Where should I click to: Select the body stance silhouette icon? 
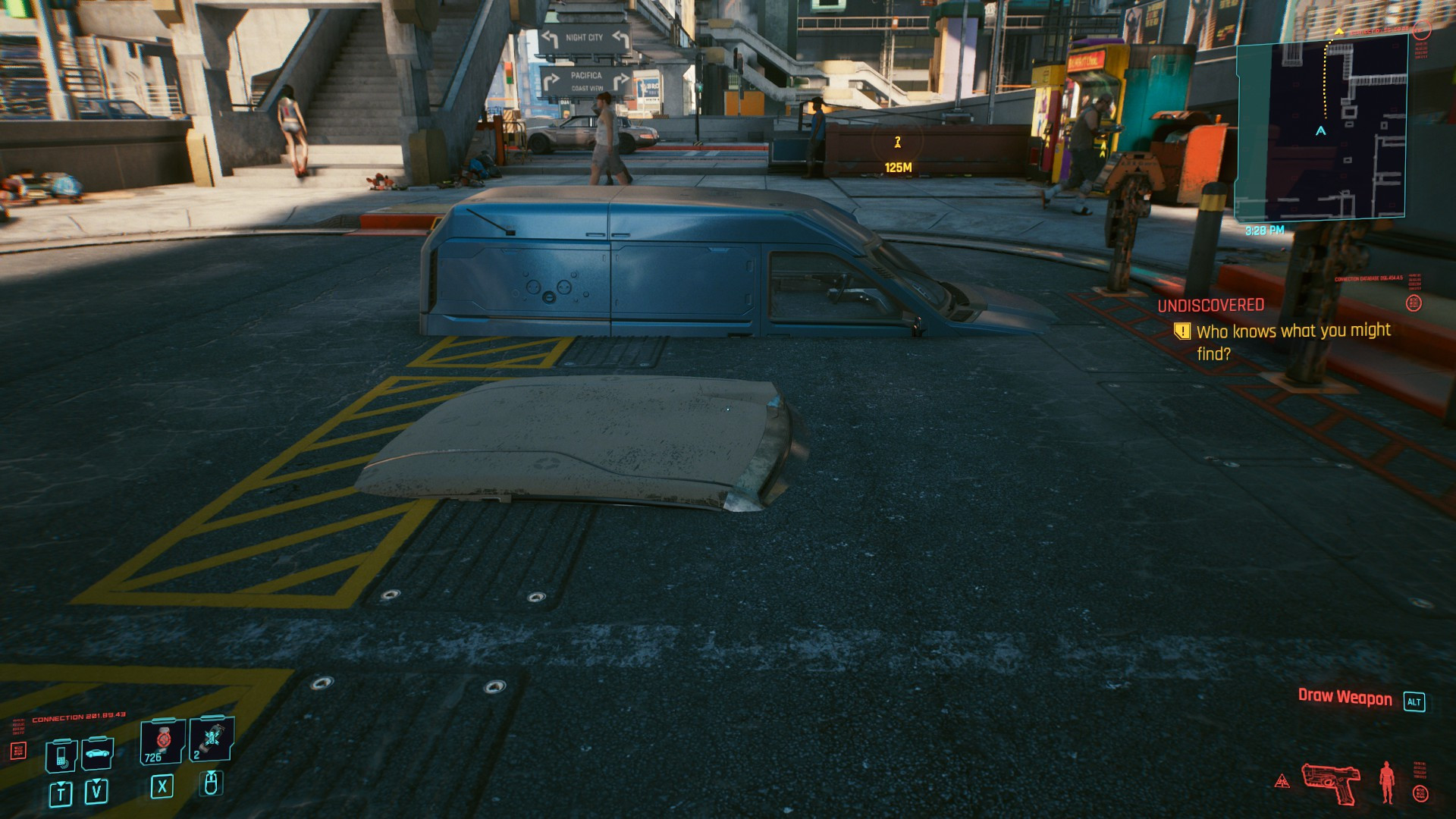(x=1387, y=782)
